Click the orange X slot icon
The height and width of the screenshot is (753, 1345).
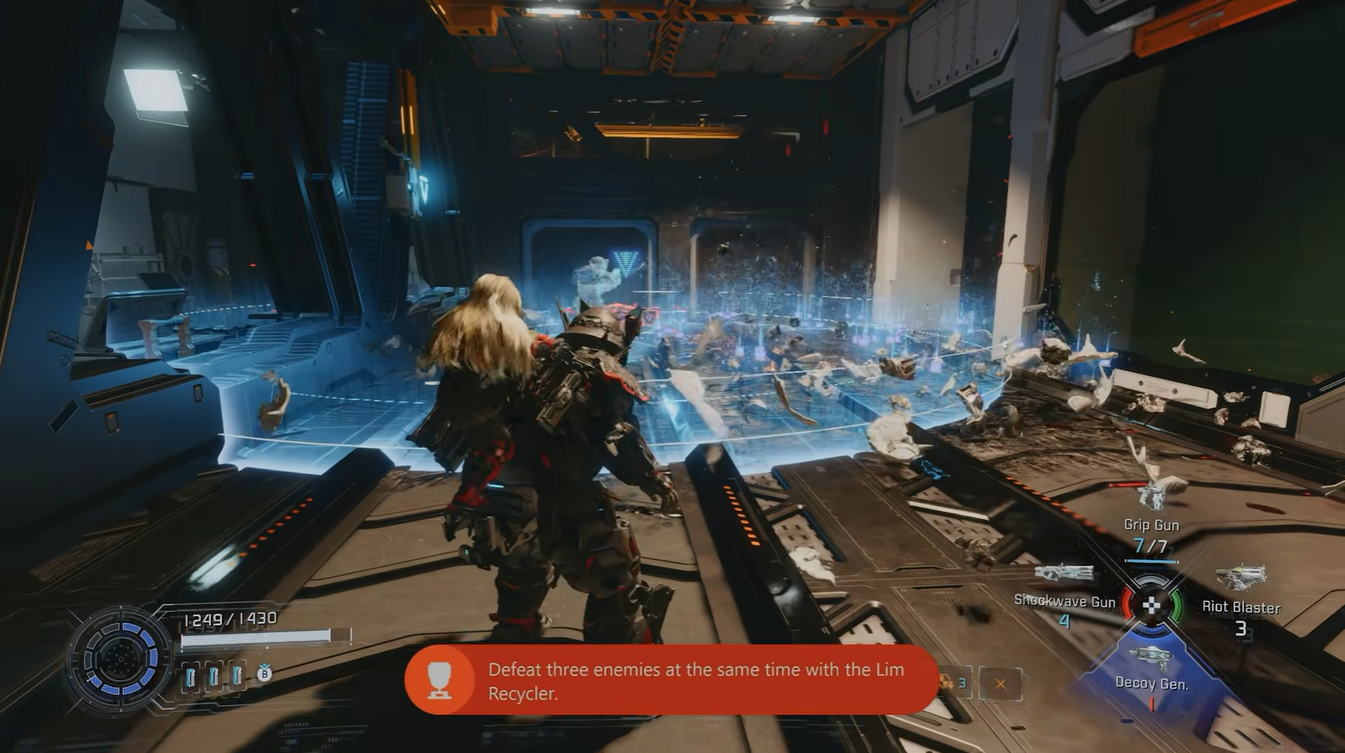pos(1000,683)
